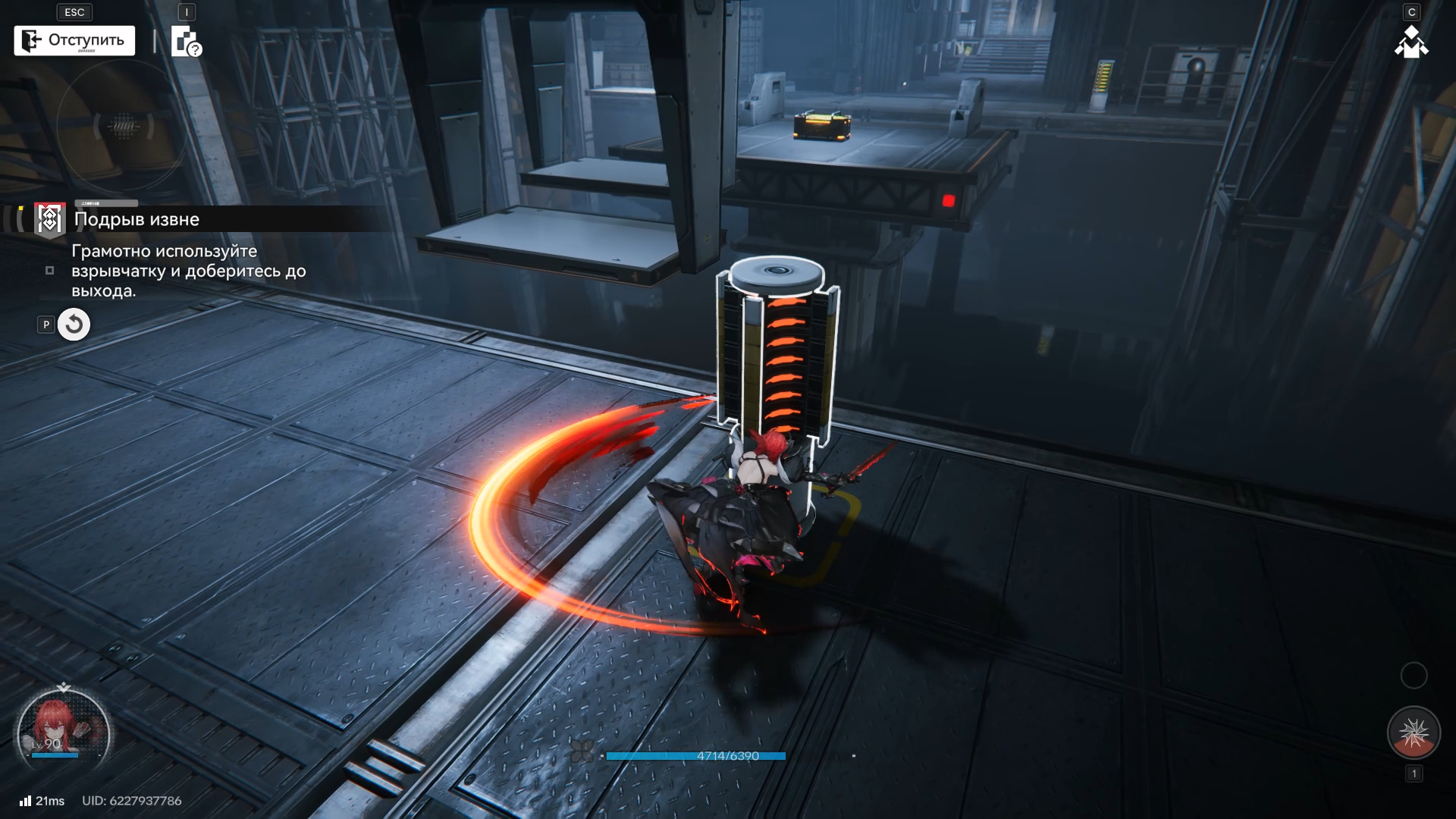This screenshot has width=1456, height=819.
Task: Activate the red burst skill icon
Action: tap(1413, 733)
